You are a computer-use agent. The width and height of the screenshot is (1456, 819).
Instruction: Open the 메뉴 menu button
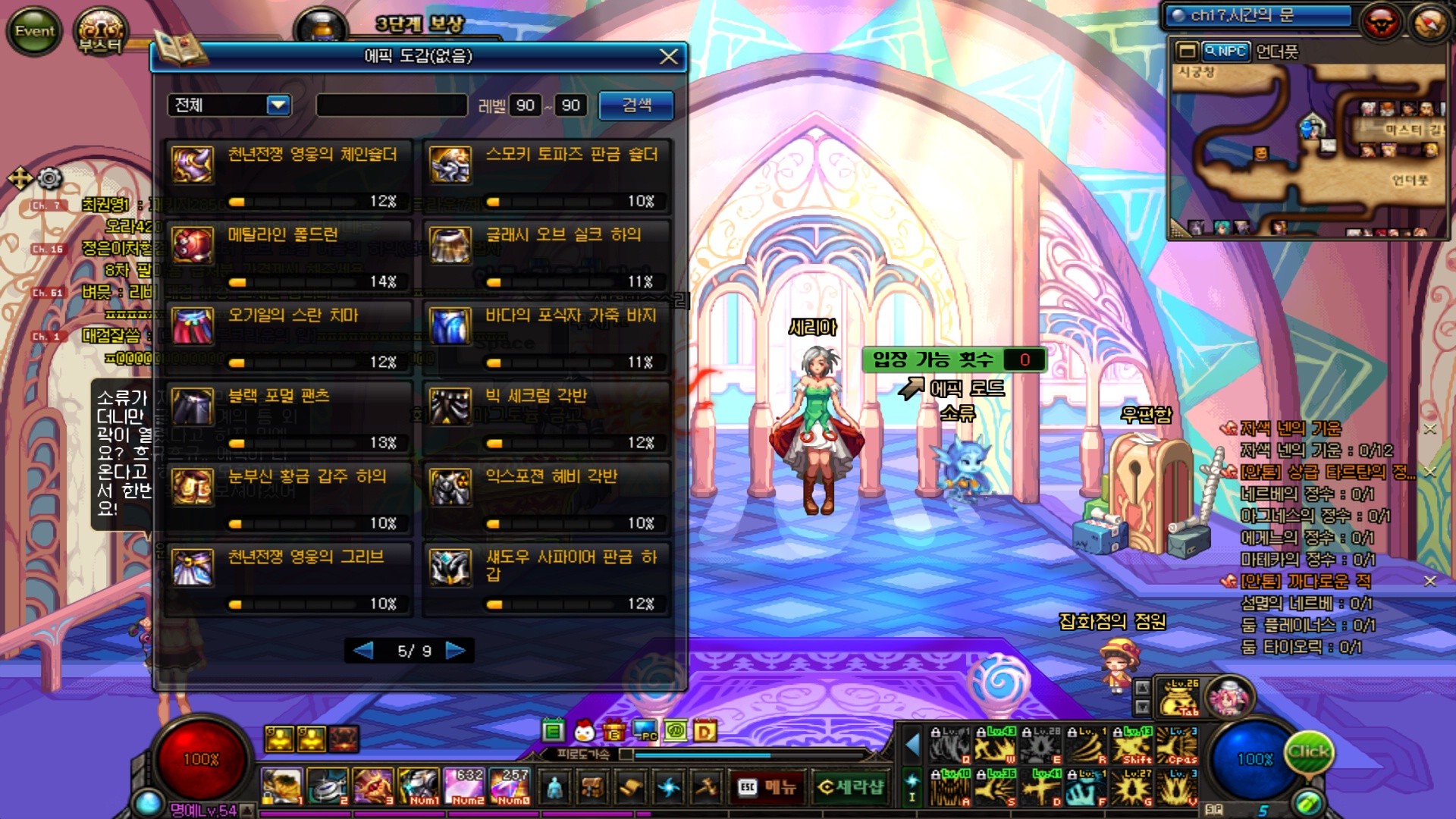pyautogui.click(x=767, y=788)
